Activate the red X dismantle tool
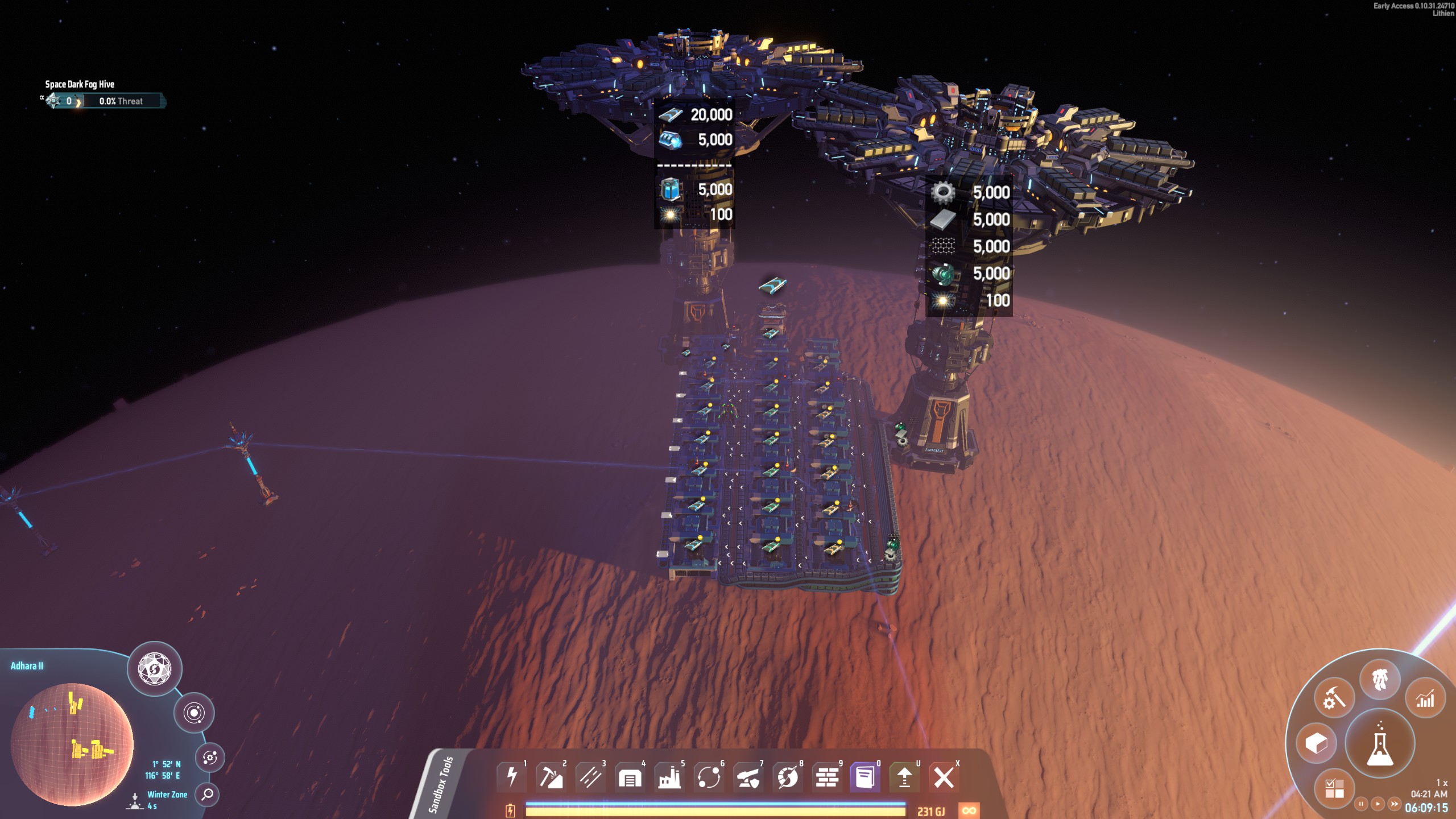 click(x=944, y=776)
